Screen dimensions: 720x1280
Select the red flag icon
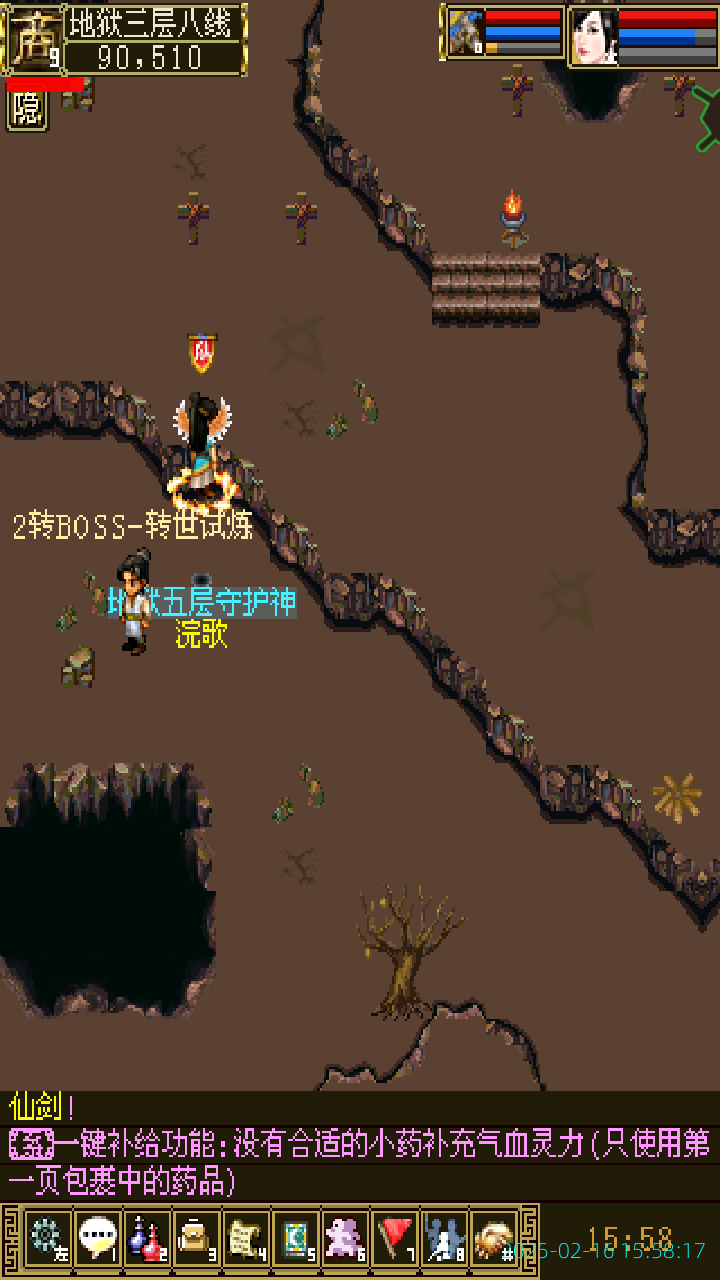(395, 1237)
